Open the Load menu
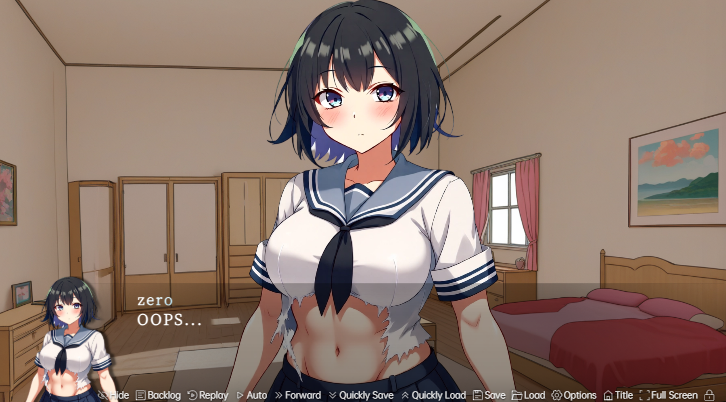The height and width of the screenshot is (402, 726). 528,395
